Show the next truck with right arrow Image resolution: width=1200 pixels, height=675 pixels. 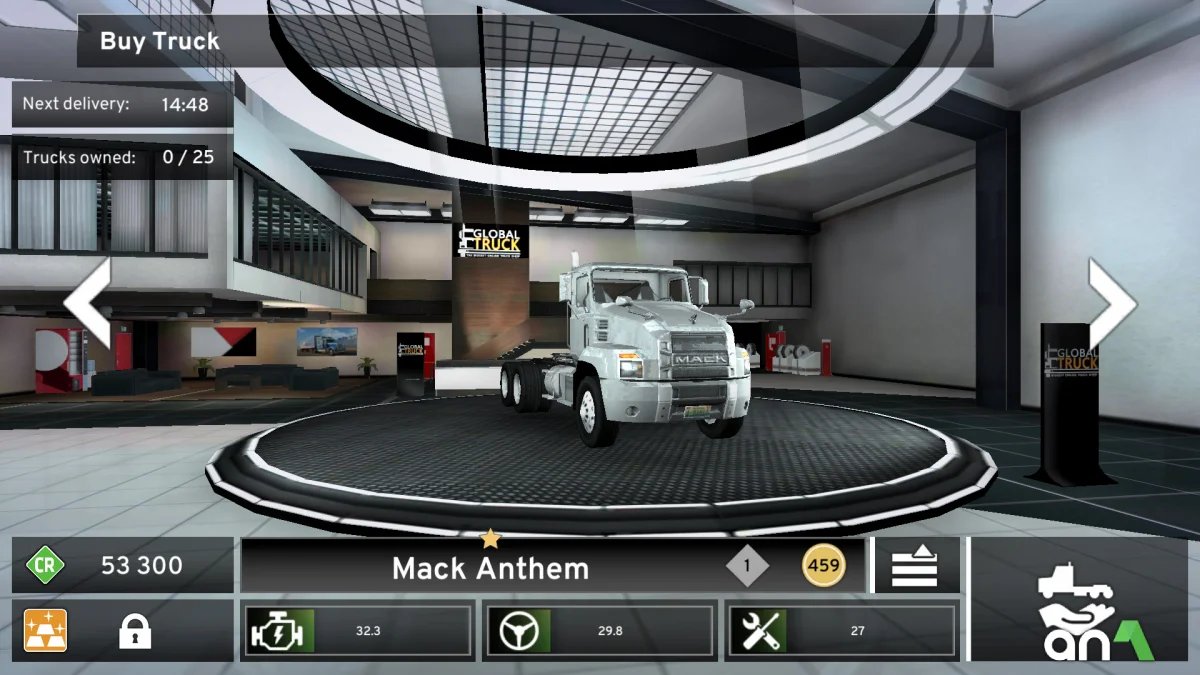[x=1111, y=304]
